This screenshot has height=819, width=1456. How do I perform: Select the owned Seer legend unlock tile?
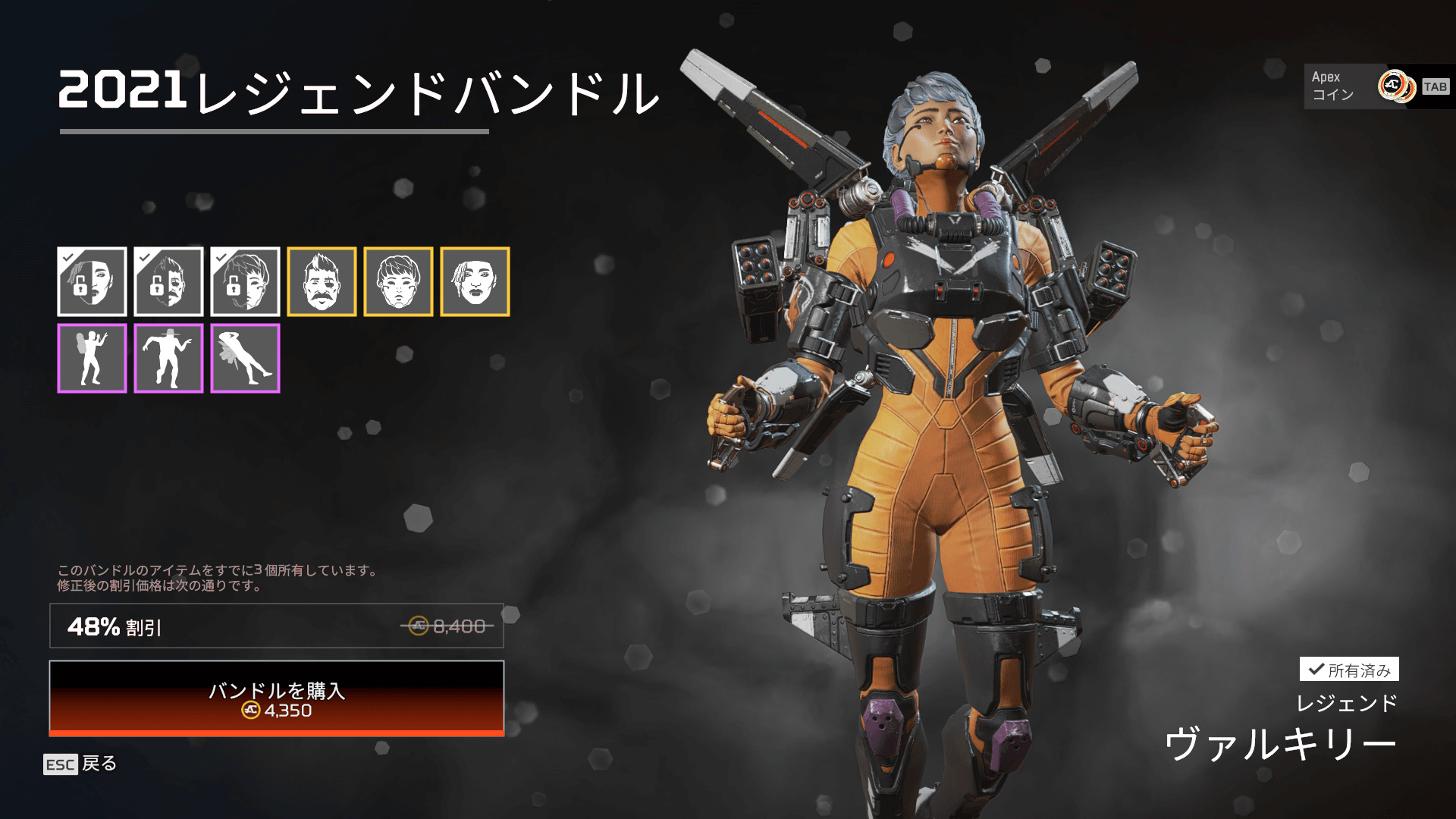coord(92,281)
